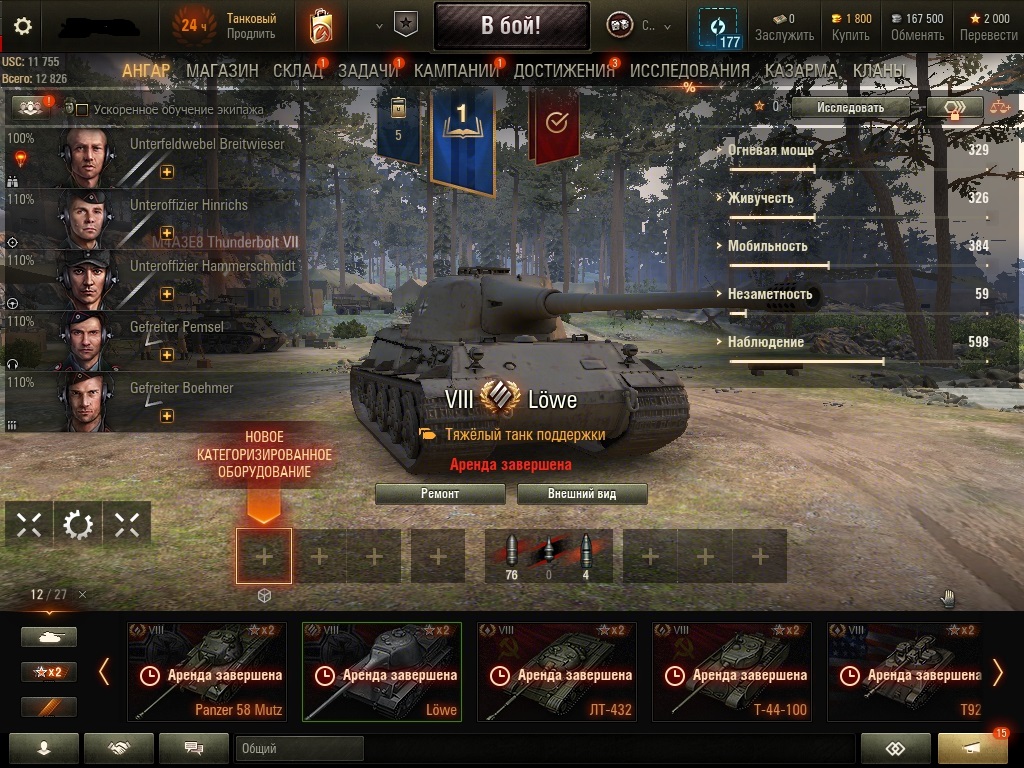The height and width of the screenshot is (768, 1024).
Task: Open the Склад tab
Action: [297, 71]
